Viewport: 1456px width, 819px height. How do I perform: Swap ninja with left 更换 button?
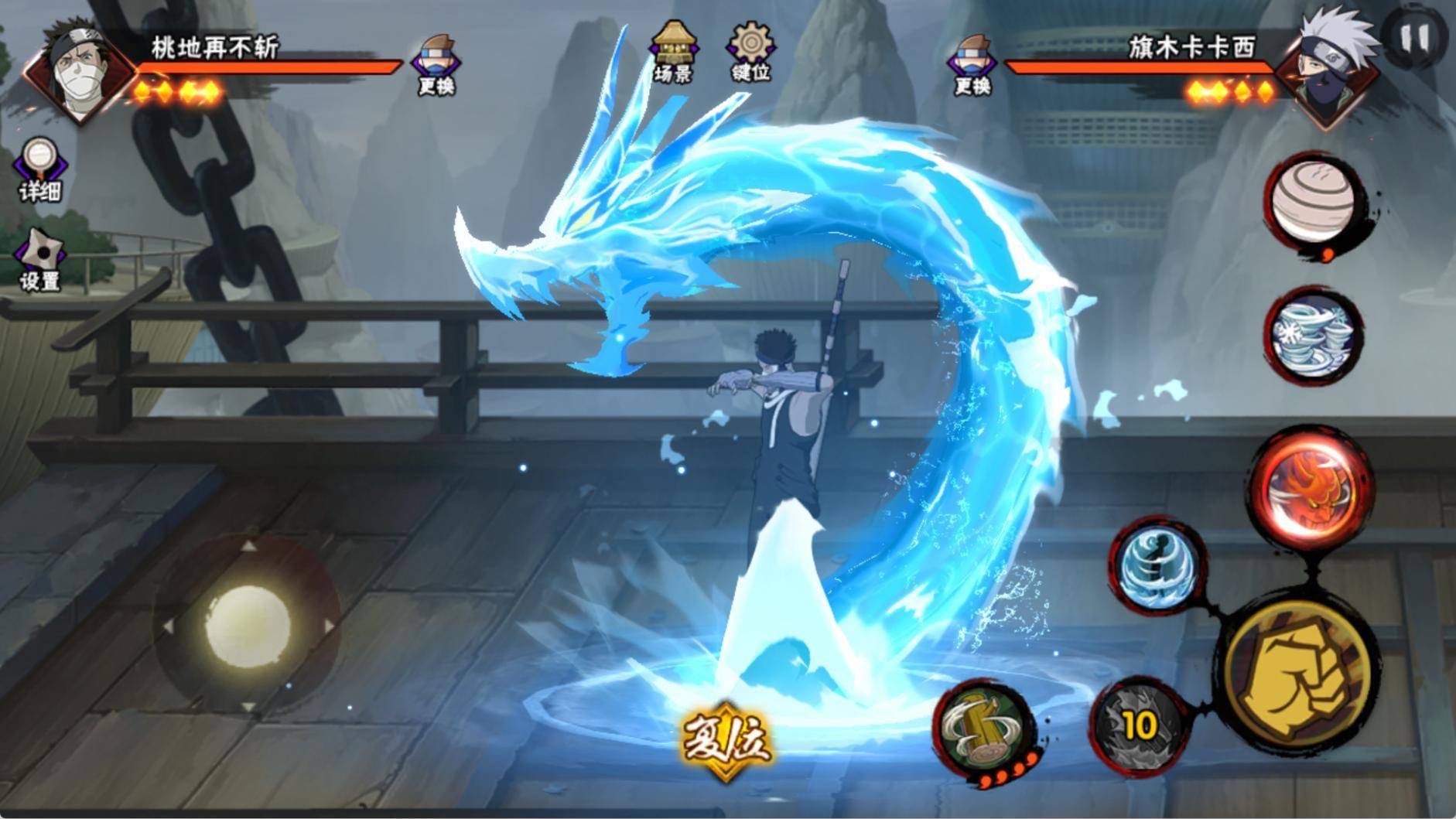(436, 65)
